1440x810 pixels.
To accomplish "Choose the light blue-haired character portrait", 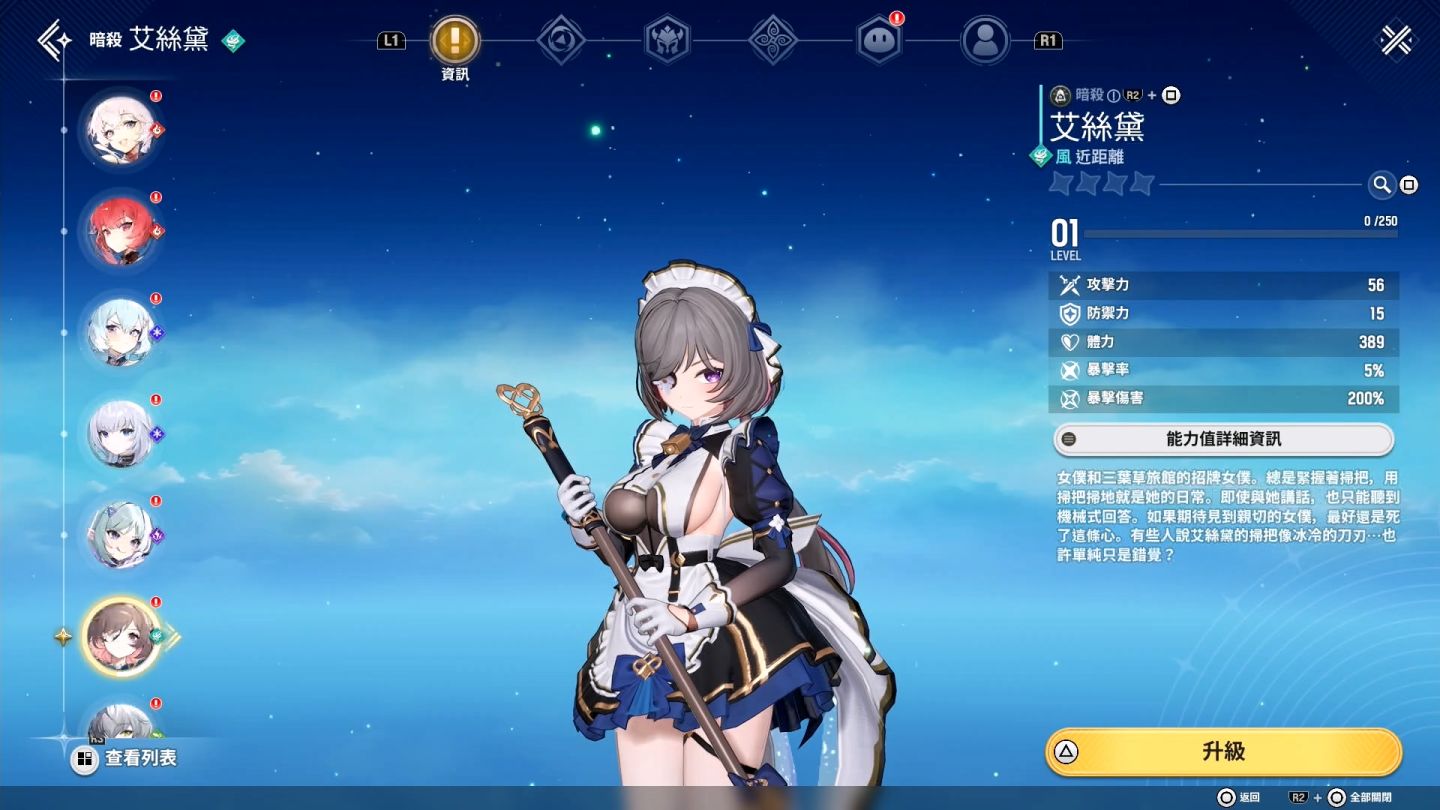I will [121, 332].
